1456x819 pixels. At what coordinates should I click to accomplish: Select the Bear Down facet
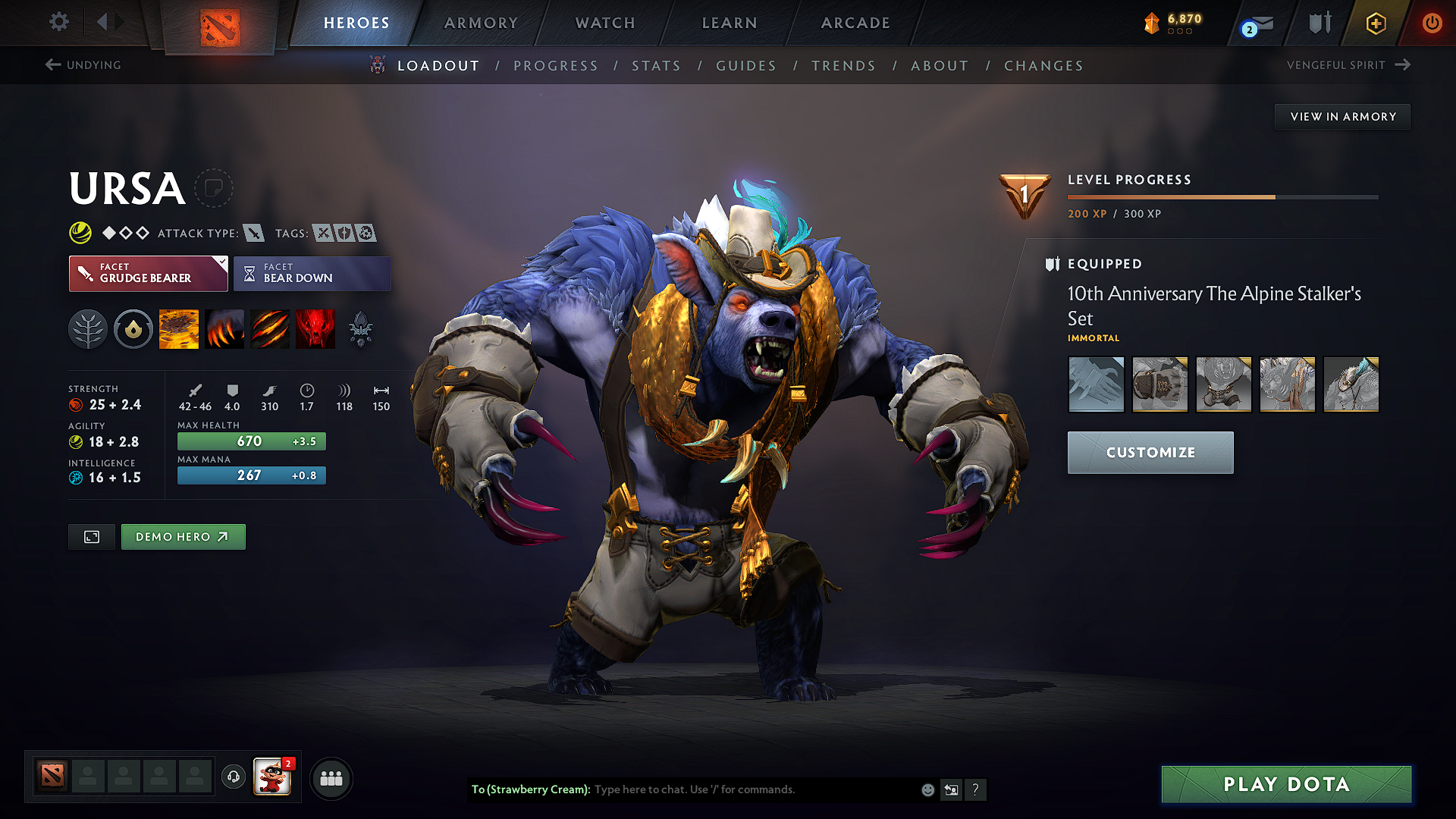click(x=312, y=273)
